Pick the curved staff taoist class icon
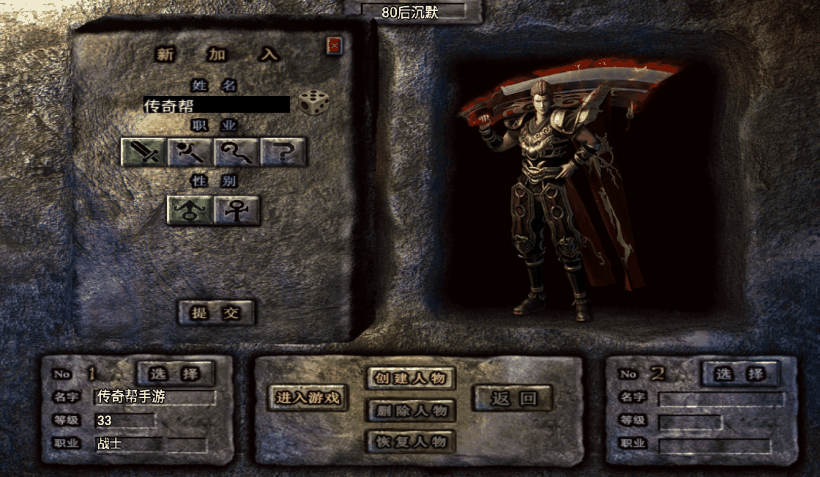This screenshot has height=477, width=820. point(236,152)
